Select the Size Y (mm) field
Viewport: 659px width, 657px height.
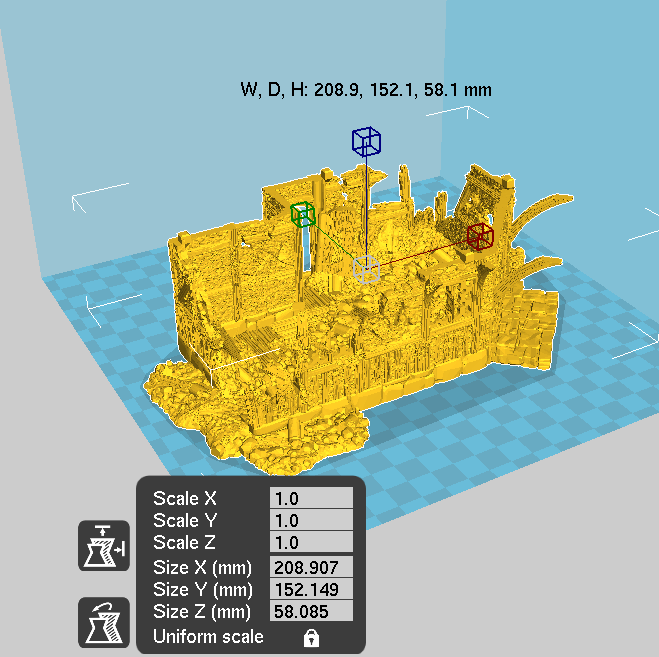click(311, 589)
